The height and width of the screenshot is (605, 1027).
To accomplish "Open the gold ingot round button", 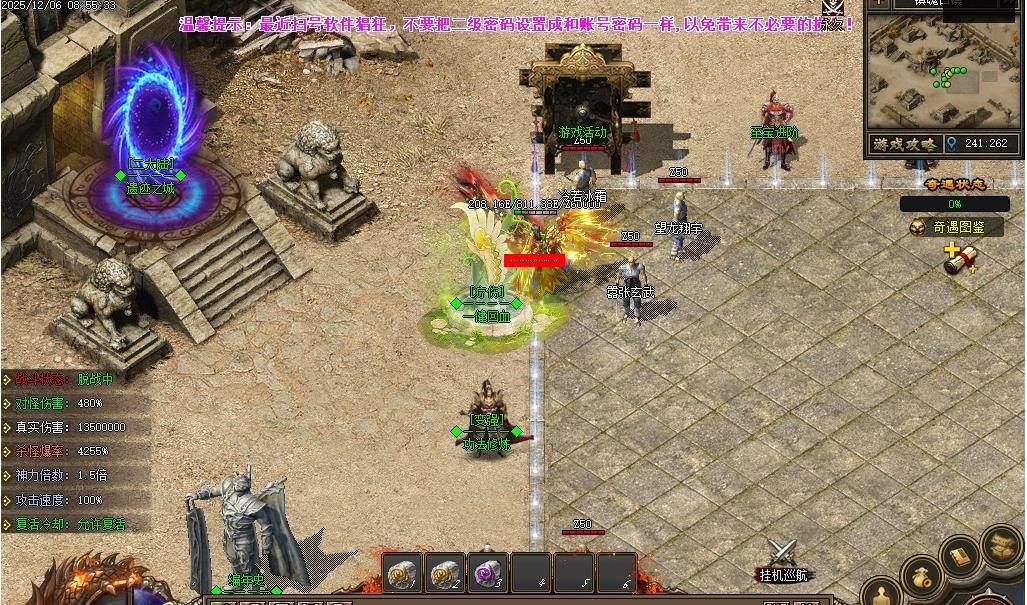I will pos(961,557).
